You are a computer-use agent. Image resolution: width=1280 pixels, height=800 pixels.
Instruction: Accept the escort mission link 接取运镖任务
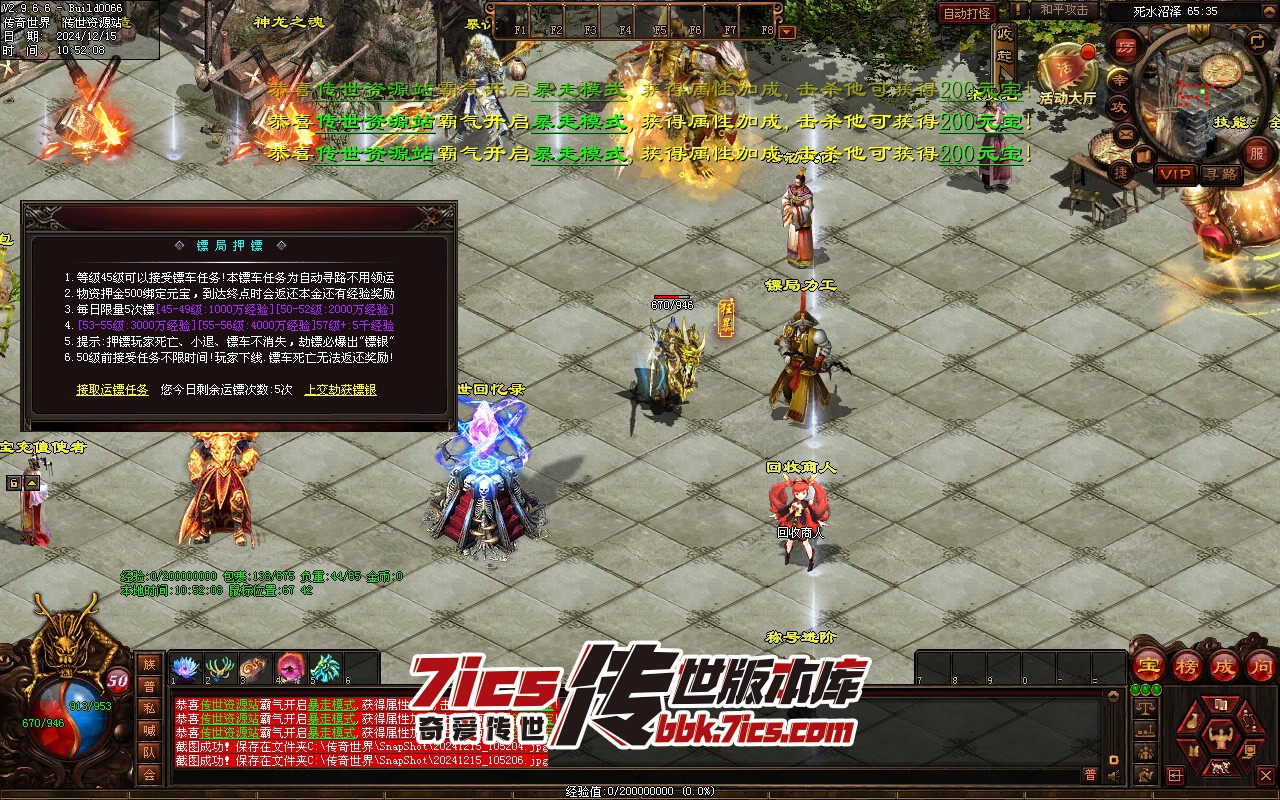(112, 390)
